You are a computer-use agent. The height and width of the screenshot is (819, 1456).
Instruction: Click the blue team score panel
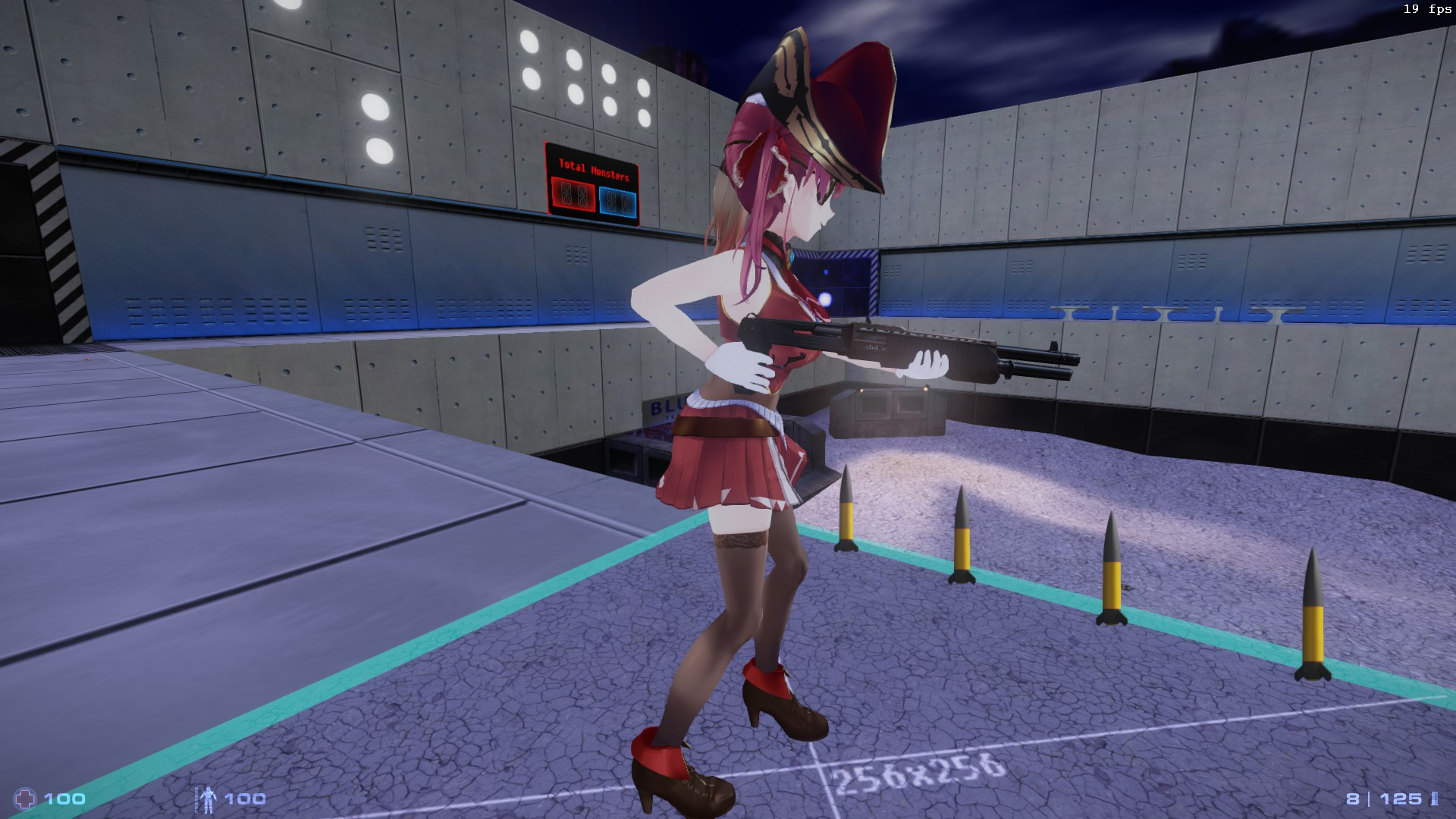coord(618,199)
